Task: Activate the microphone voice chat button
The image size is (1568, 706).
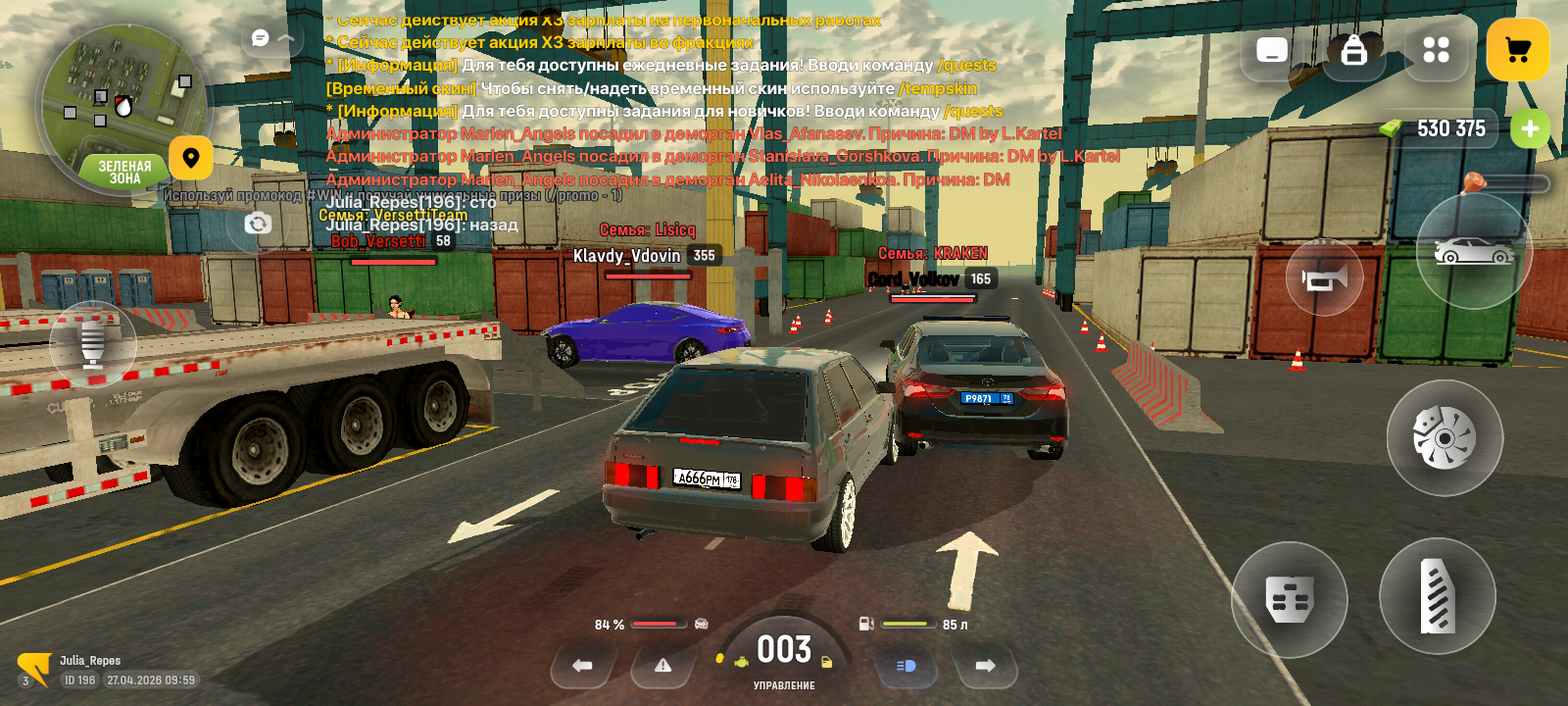Action: [93, 344]
